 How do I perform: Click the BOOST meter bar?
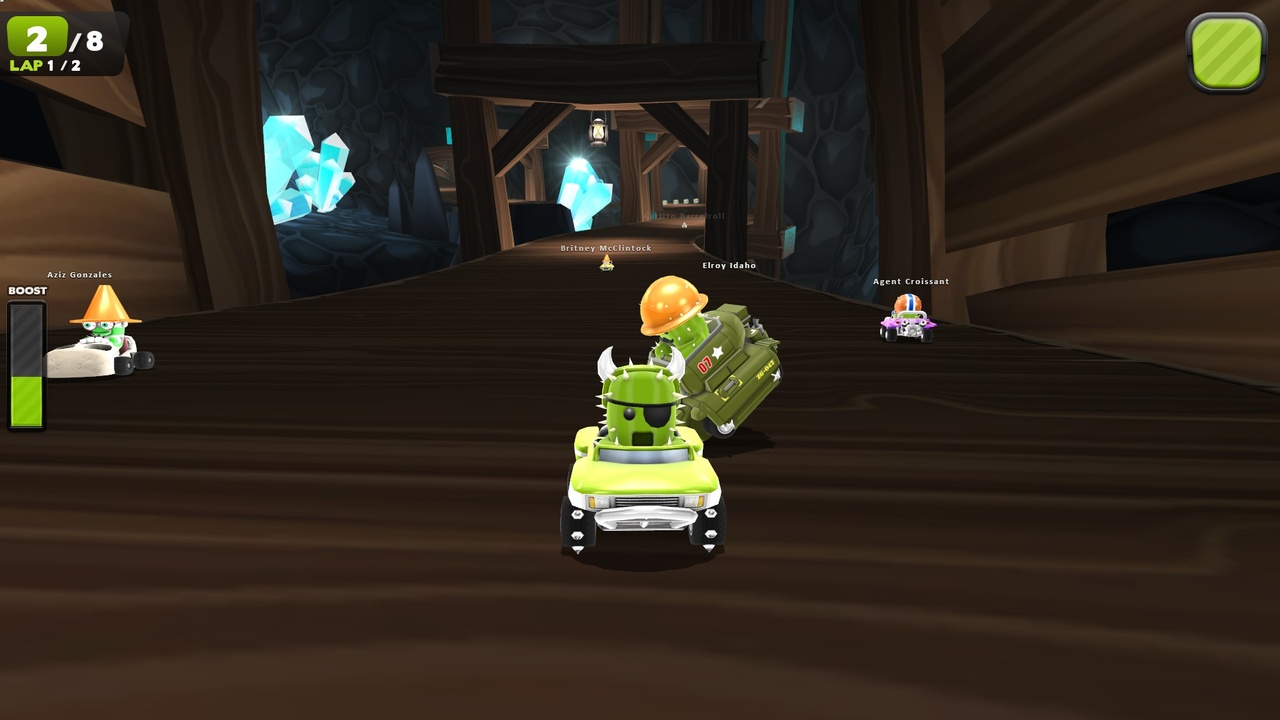click(27, 365)
